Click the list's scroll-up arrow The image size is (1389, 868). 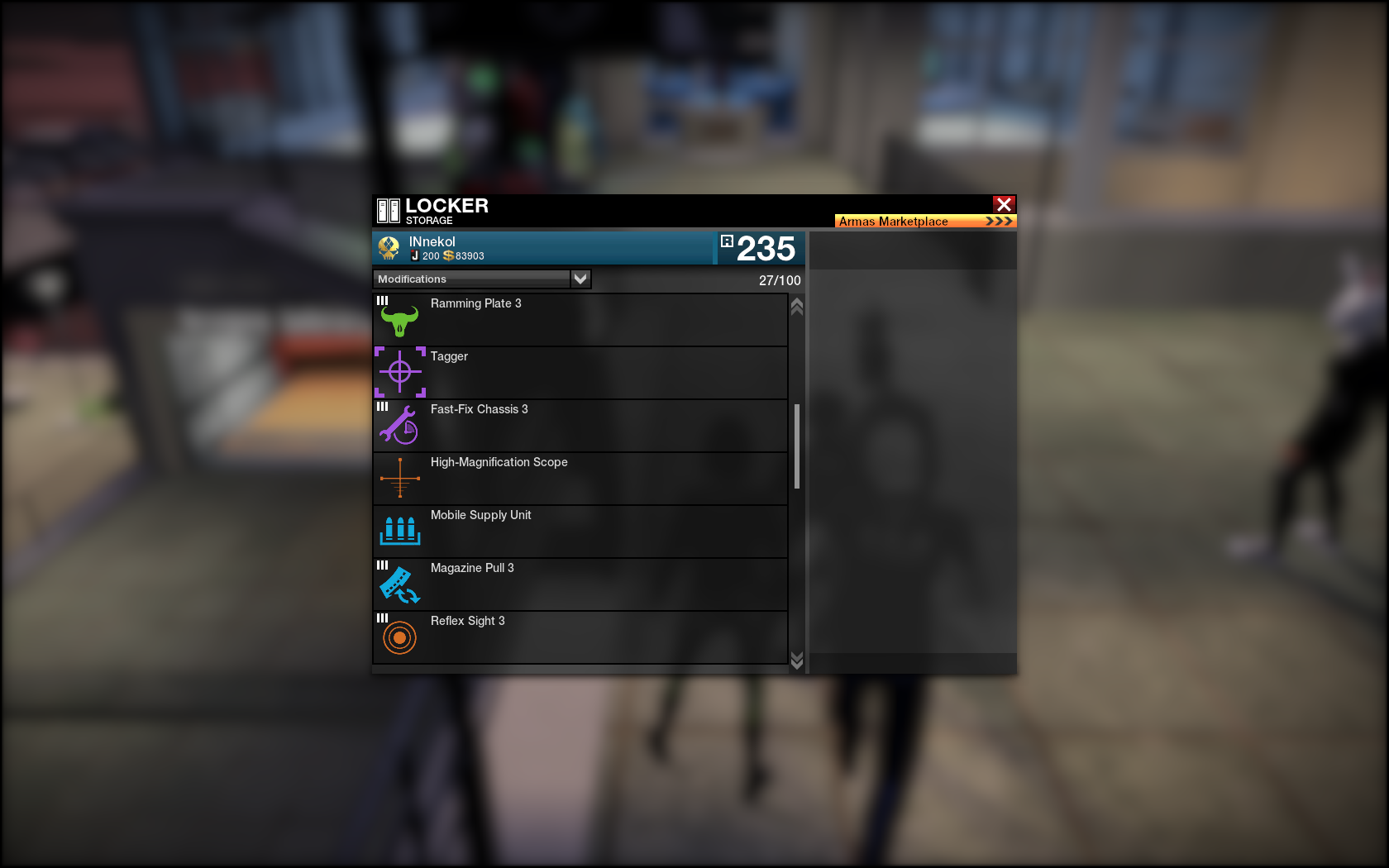797,307
